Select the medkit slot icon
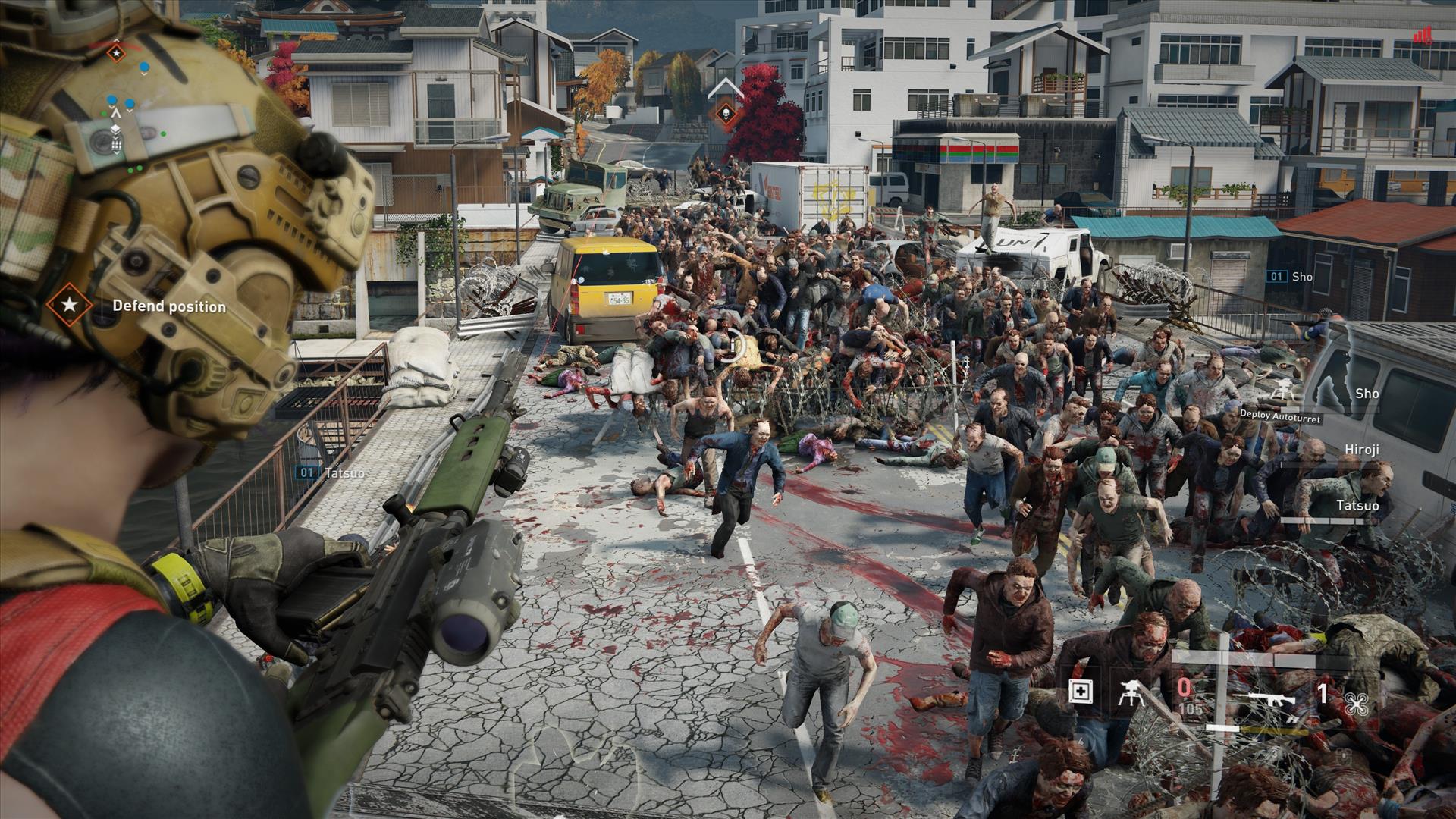Viewport: 1456px width, 819px height. pos(1080,692)
